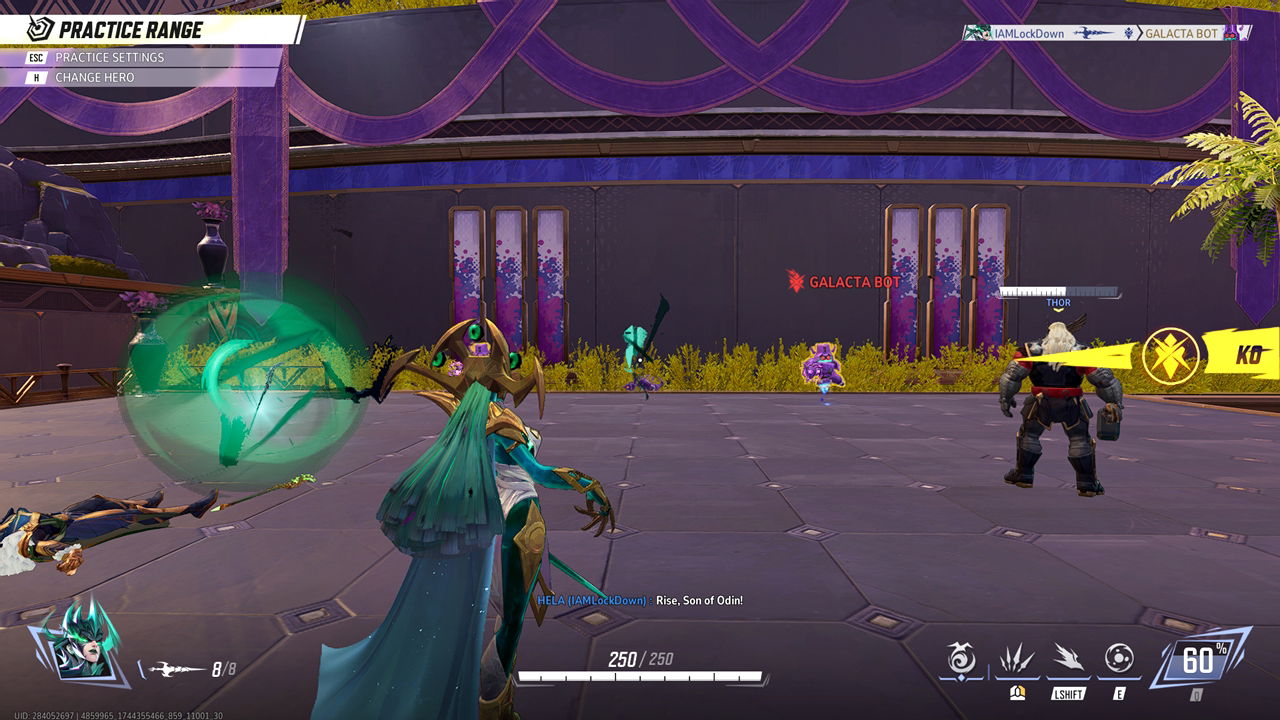Click Hela's hero portrait
Viewport: 1280px width, 720px height.
(x=80, y=641)
